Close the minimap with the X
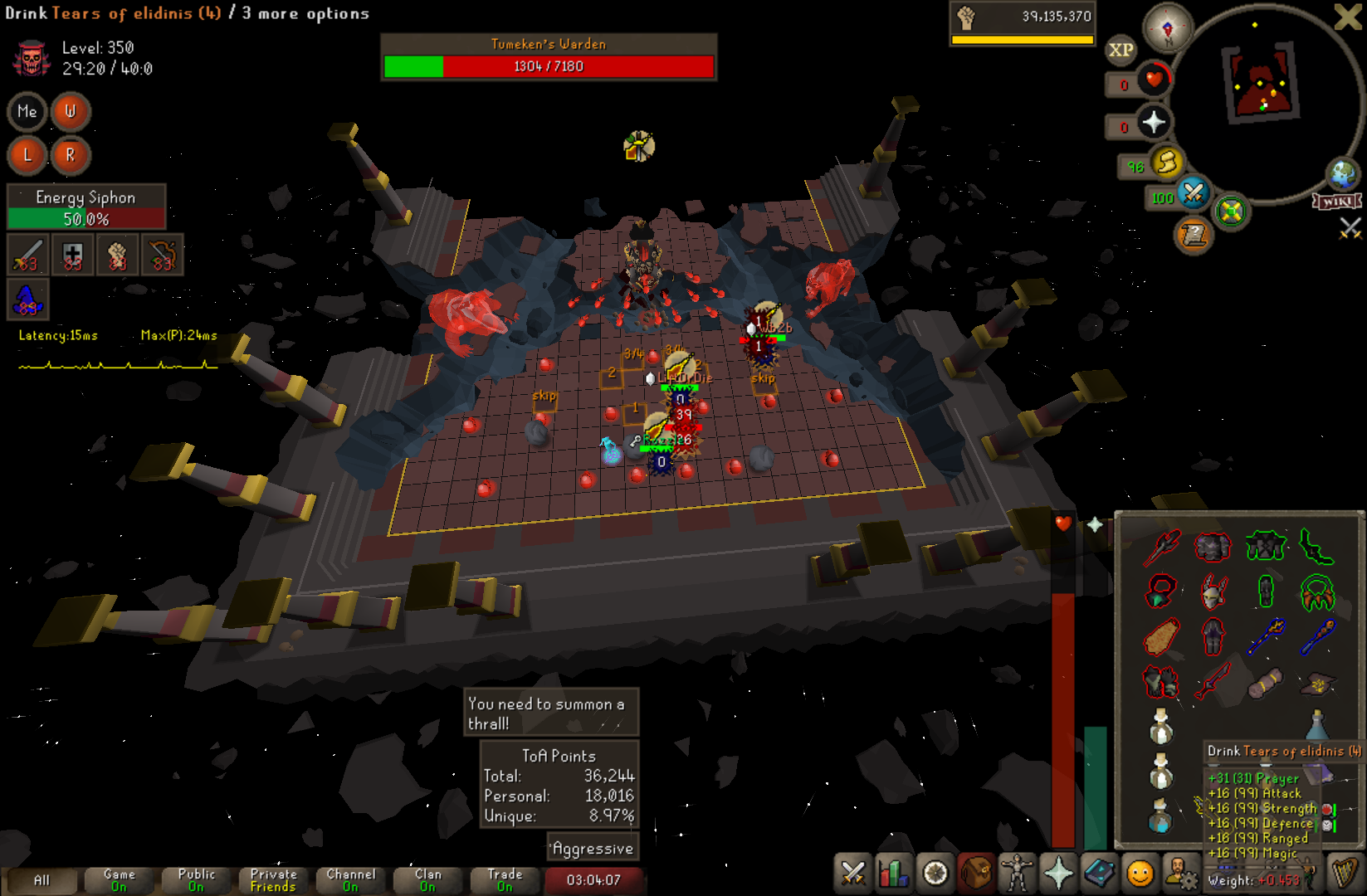 click(1346, 17)
